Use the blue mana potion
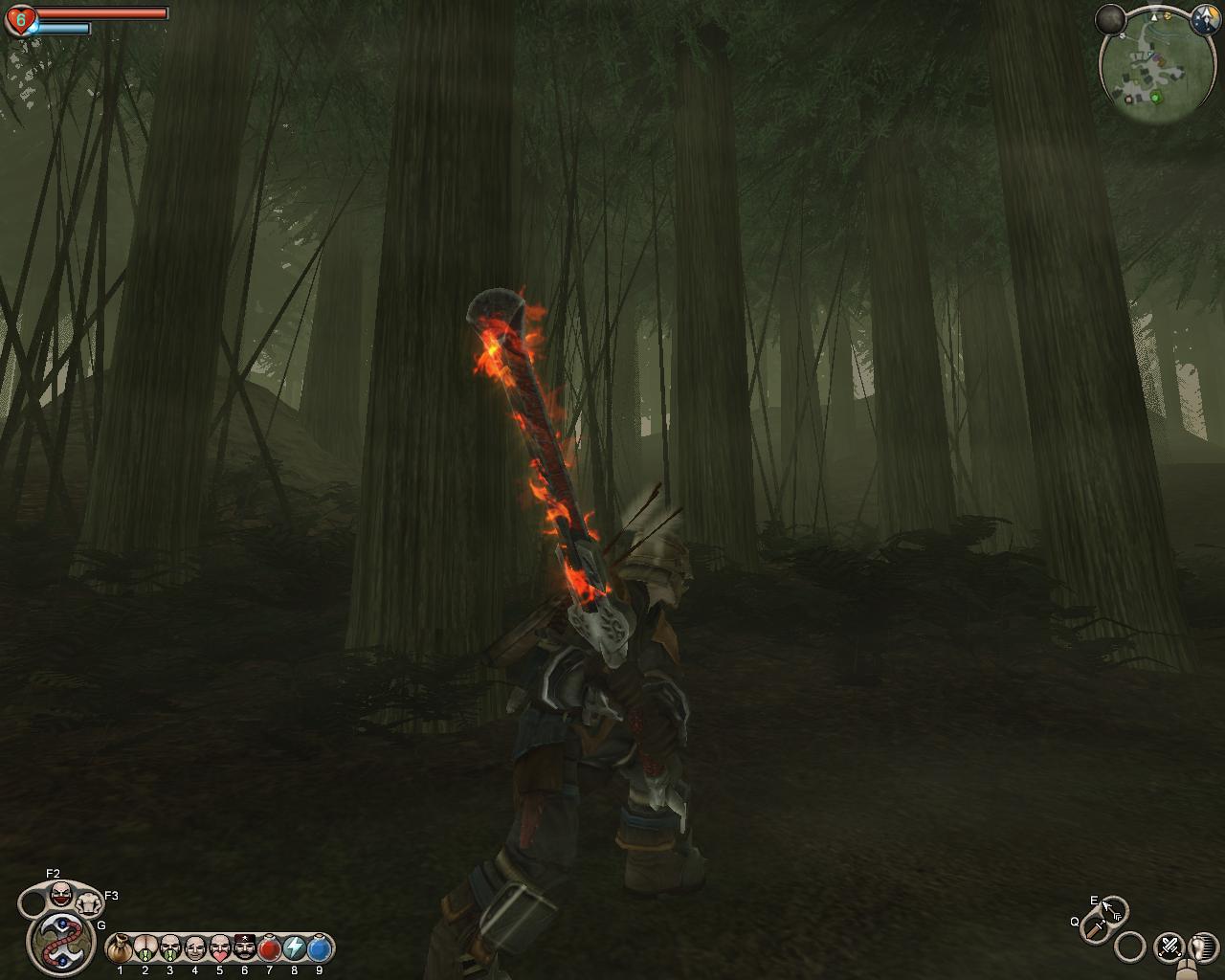The width and height of the screenshot is (1225, 980). tap(319, 948)
